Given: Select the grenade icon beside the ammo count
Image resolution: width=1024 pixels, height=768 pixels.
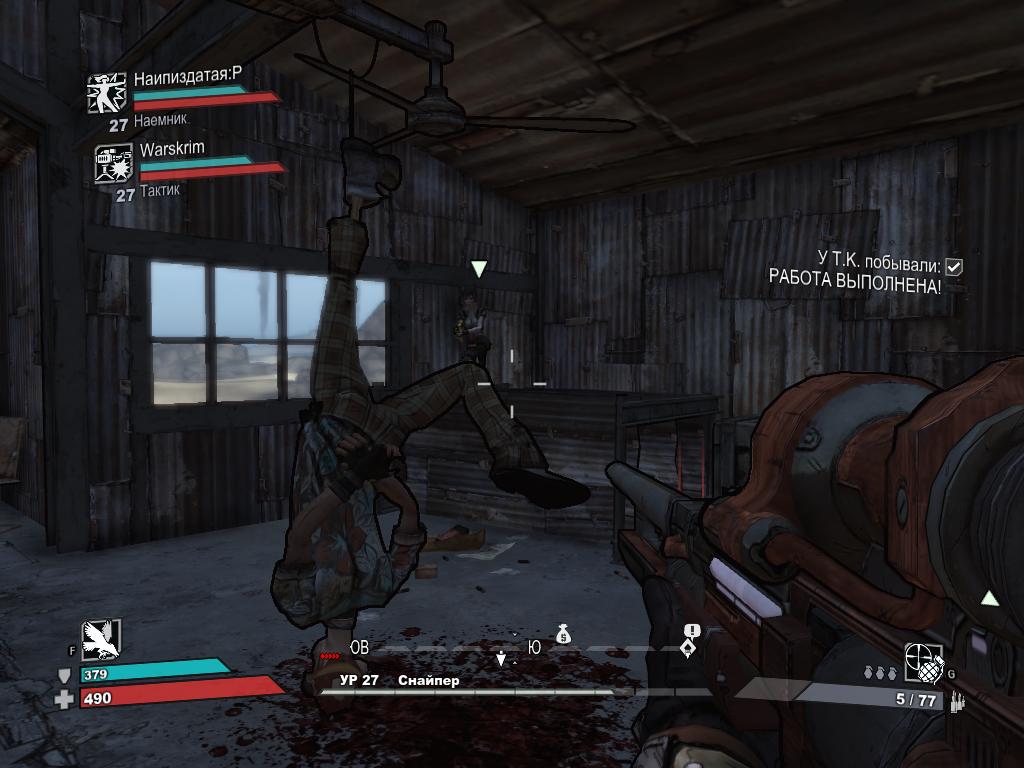Looking at the screenshot, I should pyautogui.click(x=923, y=661).
